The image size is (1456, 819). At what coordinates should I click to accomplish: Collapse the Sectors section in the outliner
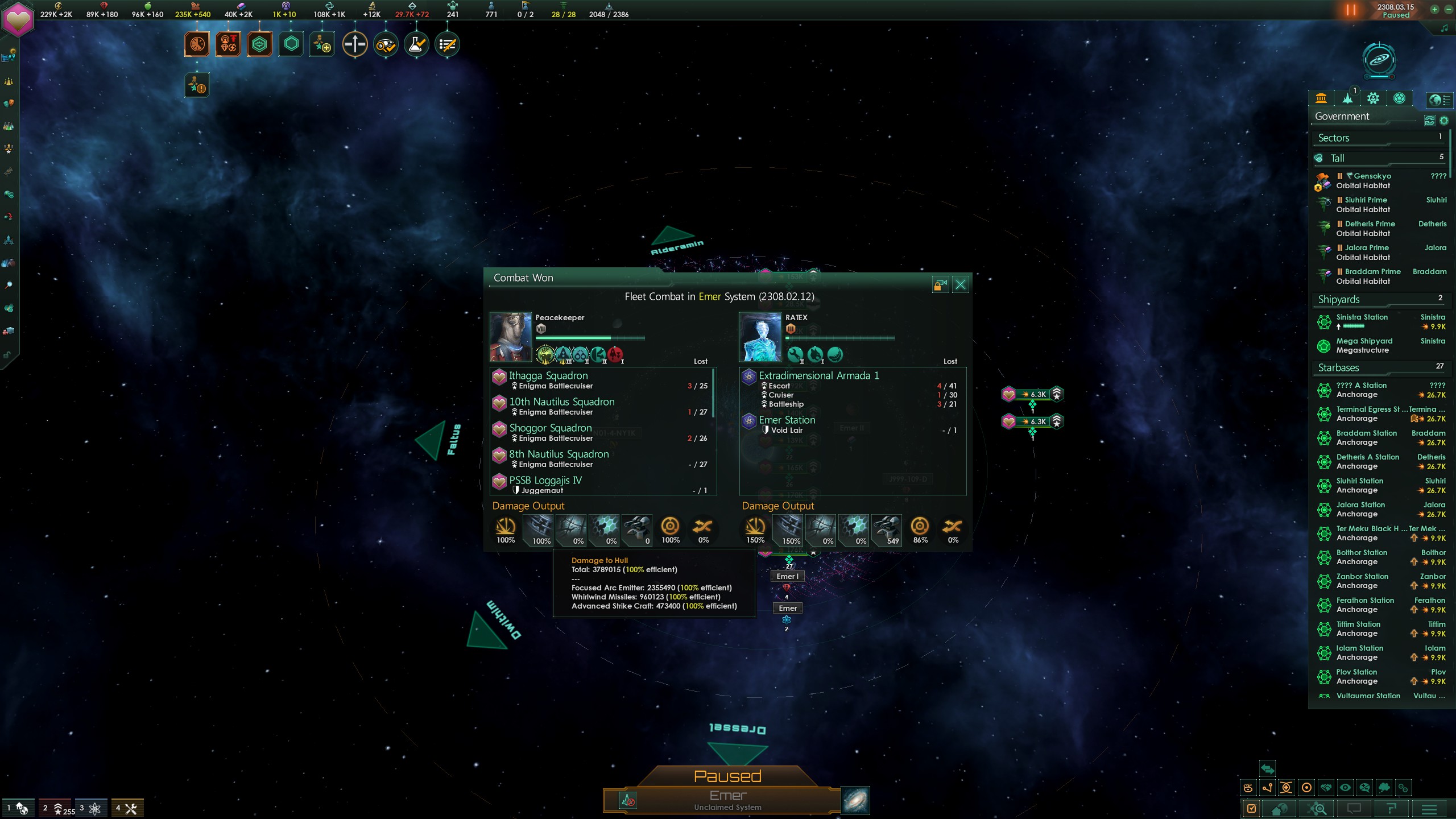coord(1376,138)
